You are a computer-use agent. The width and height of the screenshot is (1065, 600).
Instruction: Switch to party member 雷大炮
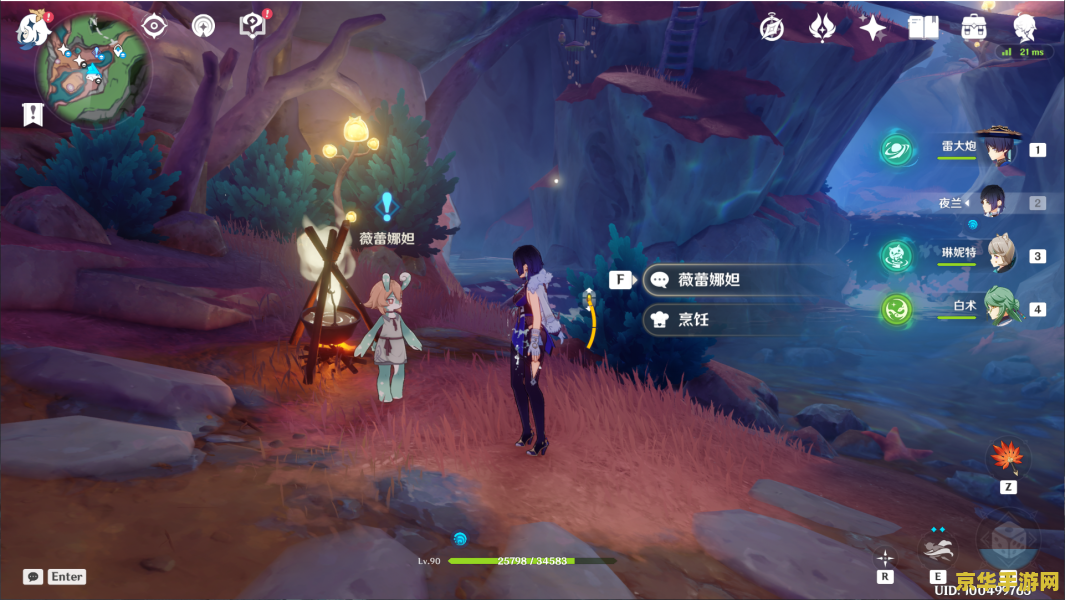996,148
